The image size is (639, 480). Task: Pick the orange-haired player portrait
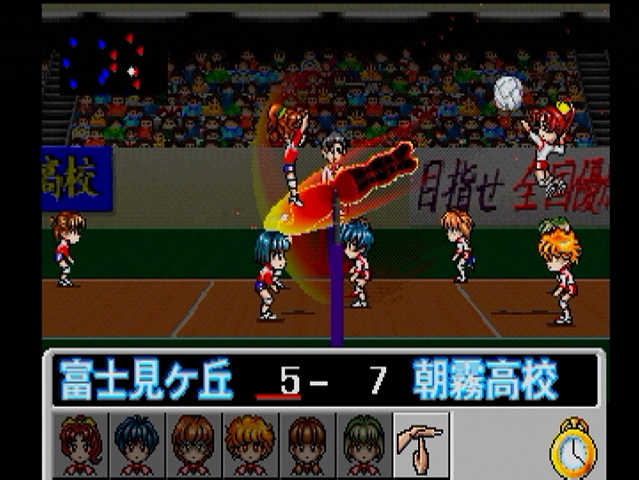click(x=250, y=444)
